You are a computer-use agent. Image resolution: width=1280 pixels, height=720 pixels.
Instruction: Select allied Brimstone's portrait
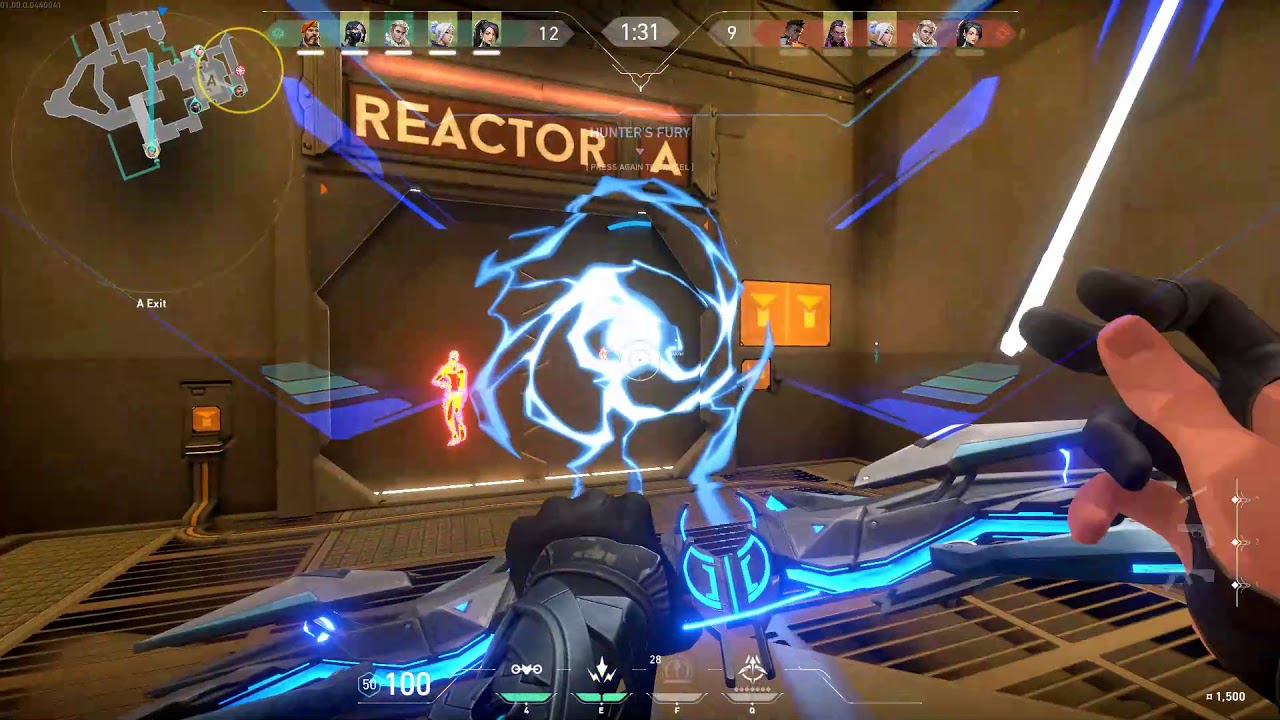[x=311, y=34]
